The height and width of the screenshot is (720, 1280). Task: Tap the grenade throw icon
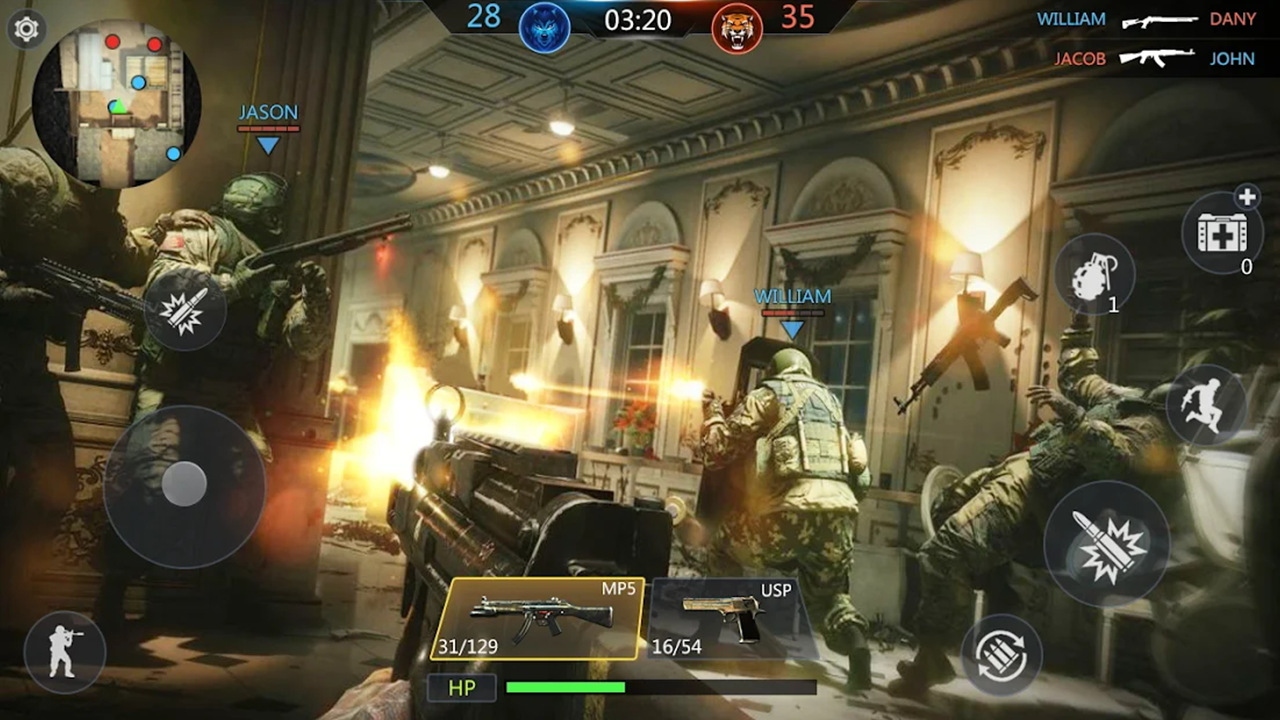point(1096,272)
